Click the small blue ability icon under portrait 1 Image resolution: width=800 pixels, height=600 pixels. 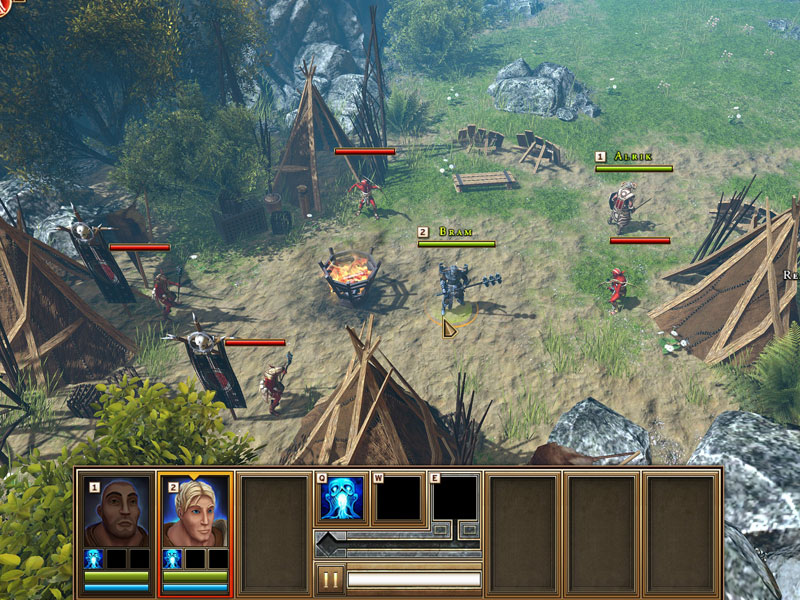pyautogui.click(x=94, y=558)
